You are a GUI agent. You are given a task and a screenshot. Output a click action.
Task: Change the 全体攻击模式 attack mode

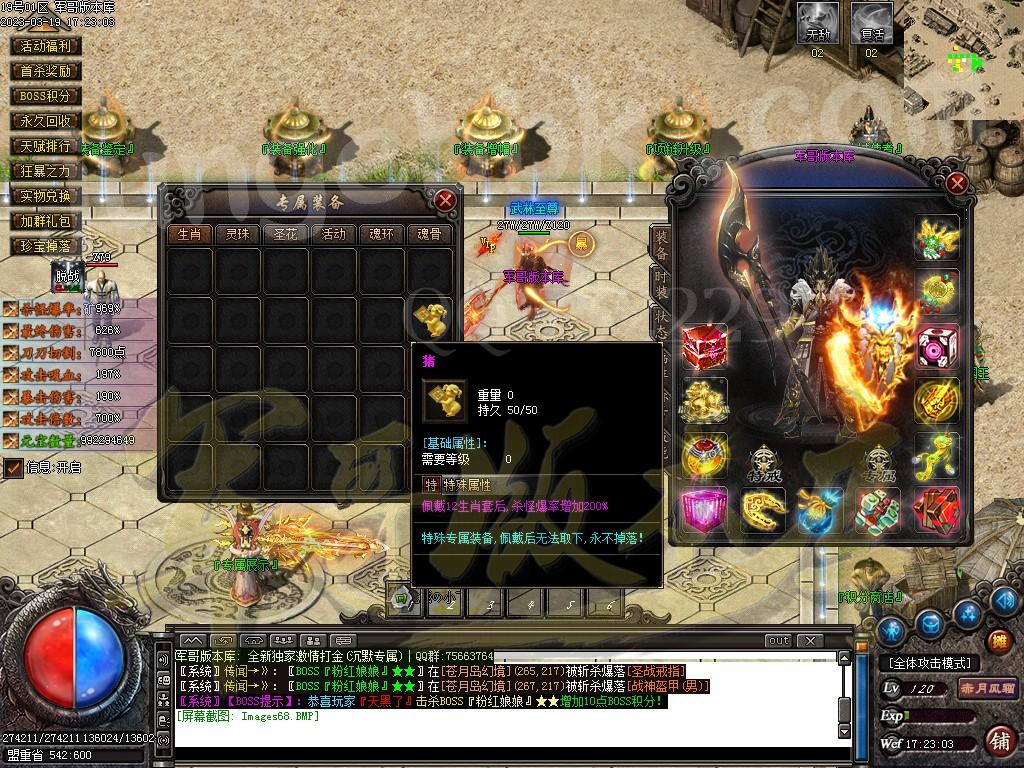point(929,663)
